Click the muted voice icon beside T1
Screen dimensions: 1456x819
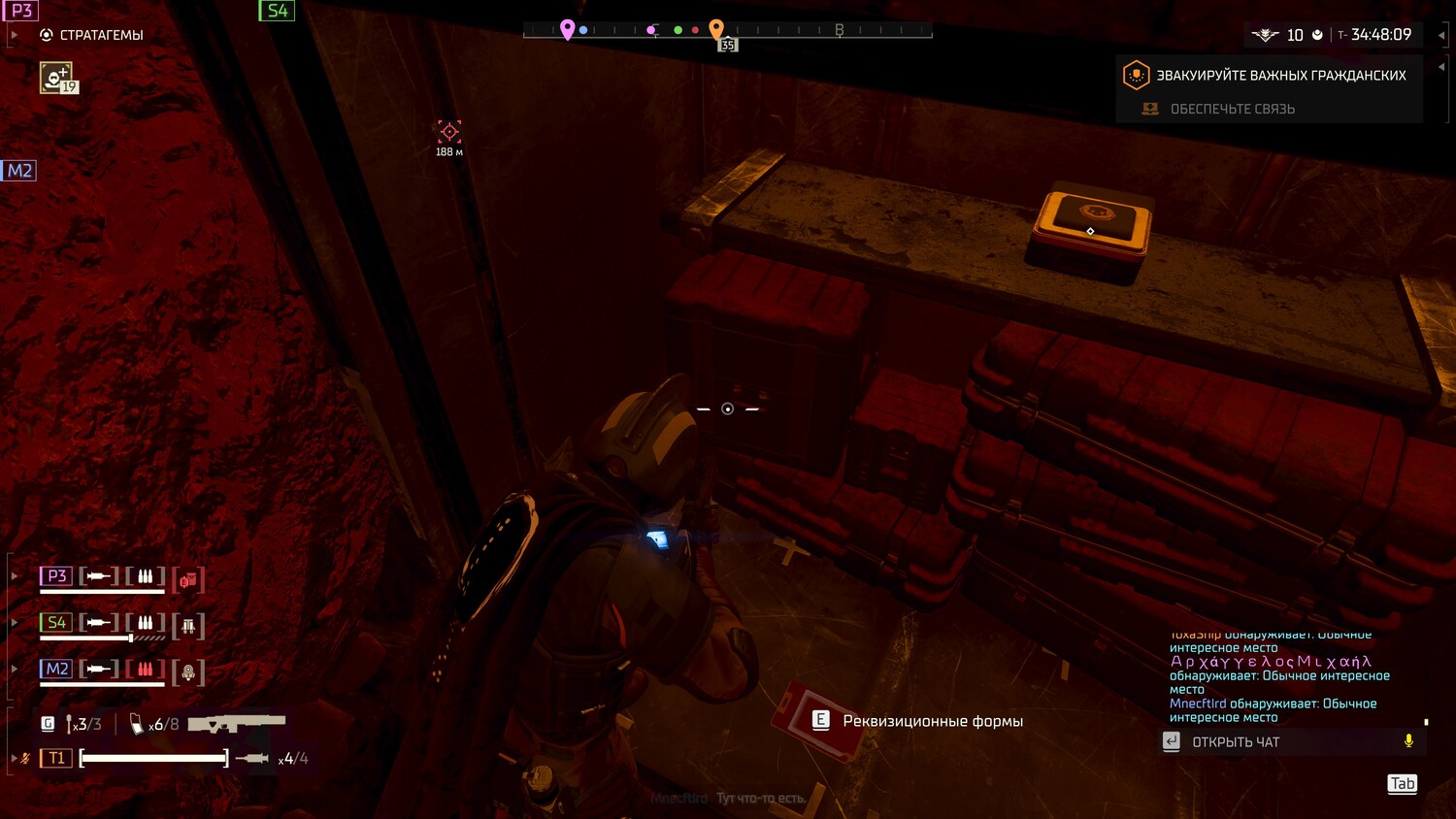tap(25, 758)
